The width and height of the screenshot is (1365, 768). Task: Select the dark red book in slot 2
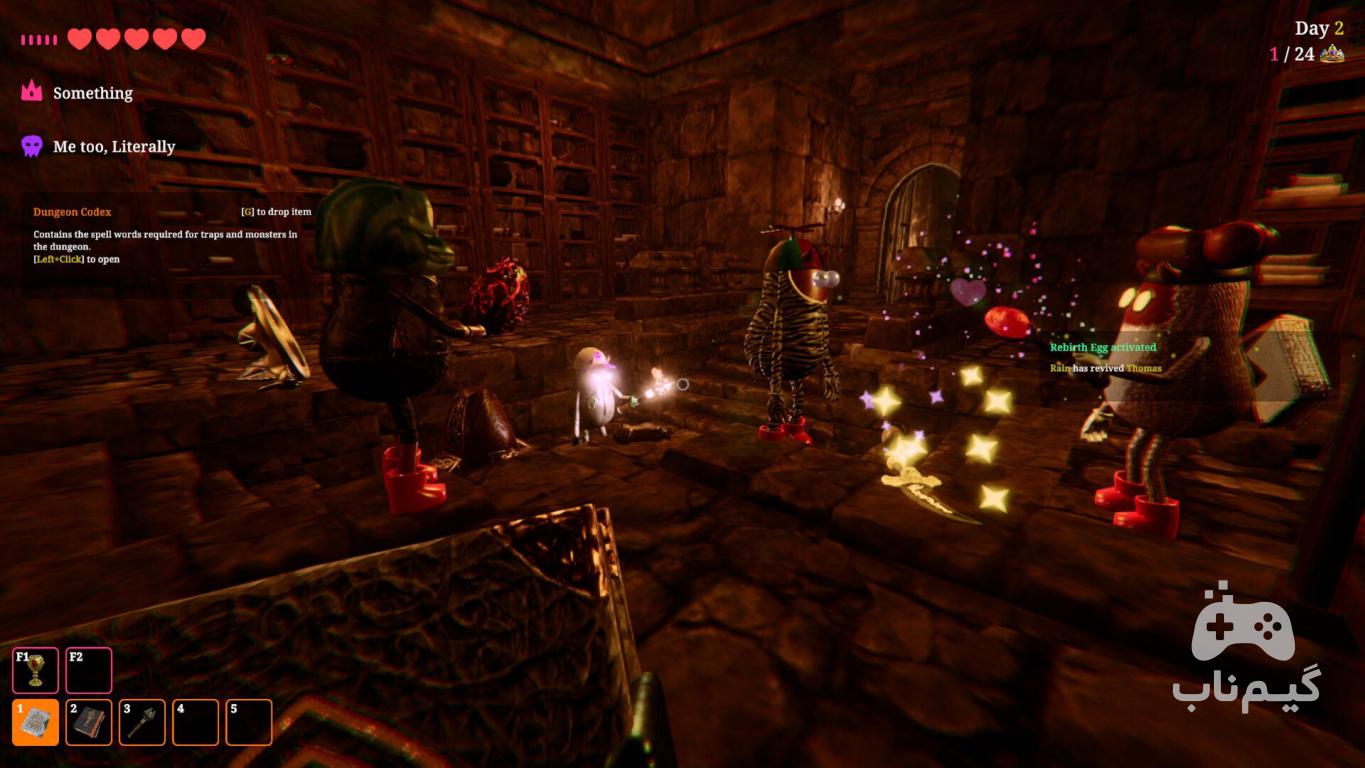89,722
